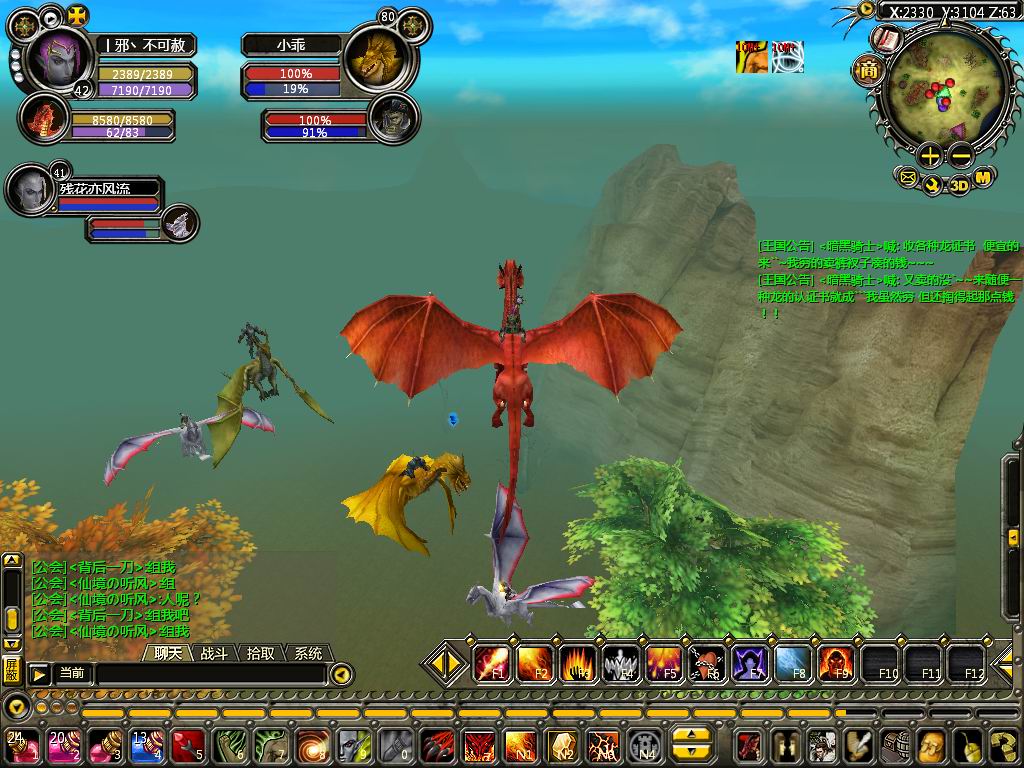Click the chat text input box
Viewport: 1024px width, 768px height.
210,674
